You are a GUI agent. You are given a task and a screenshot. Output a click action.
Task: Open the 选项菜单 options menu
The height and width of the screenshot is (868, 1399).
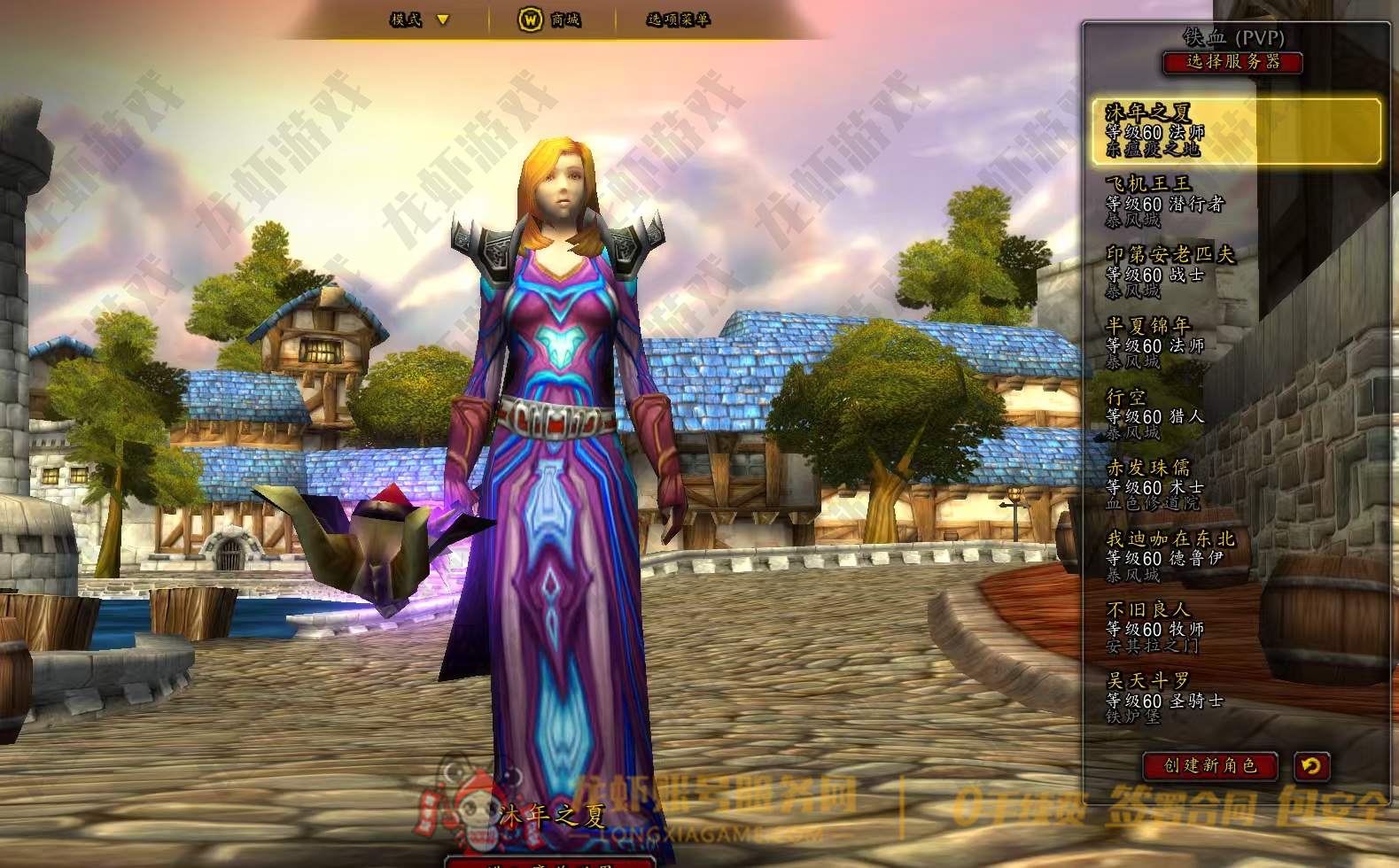tap(678, 19)
